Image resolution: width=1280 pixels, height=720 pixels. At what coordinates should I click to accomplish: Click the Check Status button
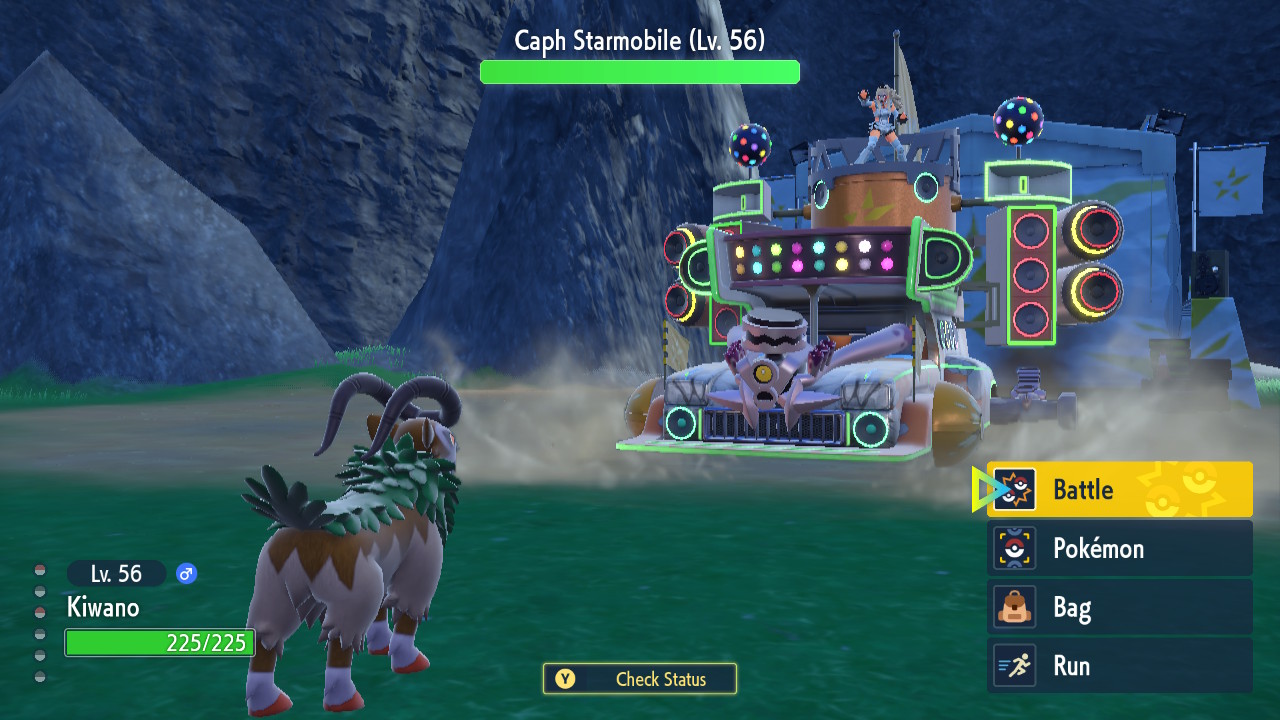coord(640,679)
